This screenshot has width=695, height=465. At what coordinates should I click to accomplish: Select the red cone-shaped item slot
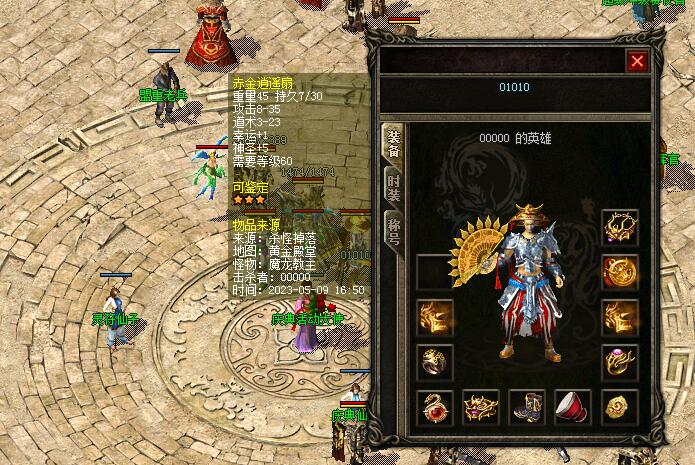point(573,407)
